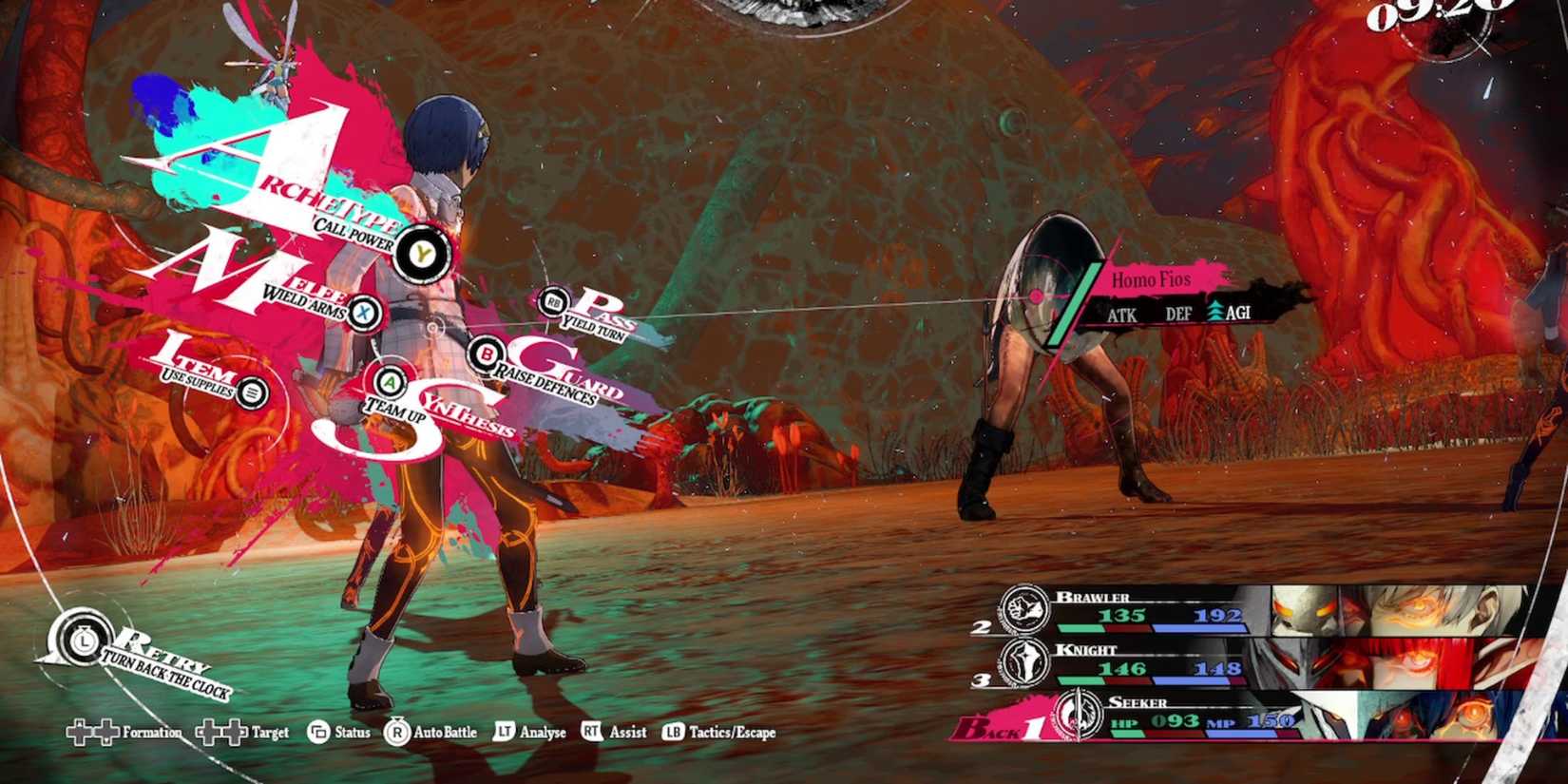Image resolution: width=1568 pixels, height=784 pixels.
Task: Choose the Analyse option
Action: coord(530,733)
